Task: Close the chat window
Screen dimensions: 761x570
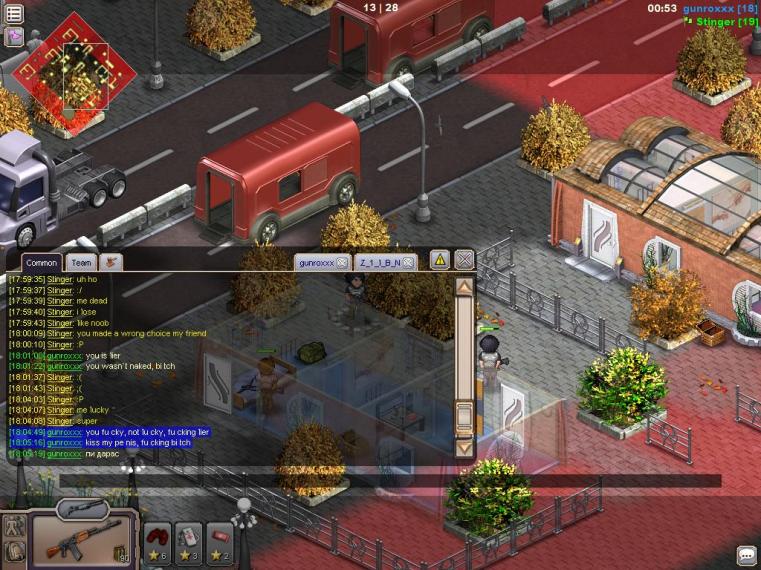Action: pyautogui.click(x=464, y=260)
